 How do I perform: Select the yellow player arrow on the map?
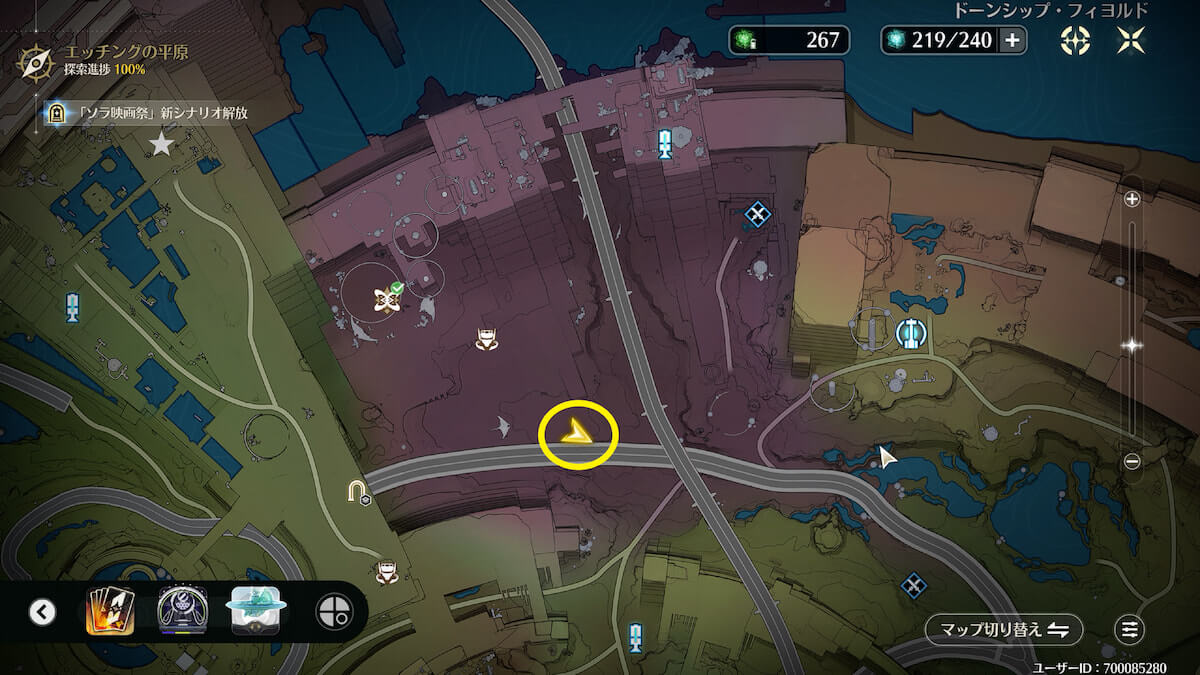coord(578,433)
